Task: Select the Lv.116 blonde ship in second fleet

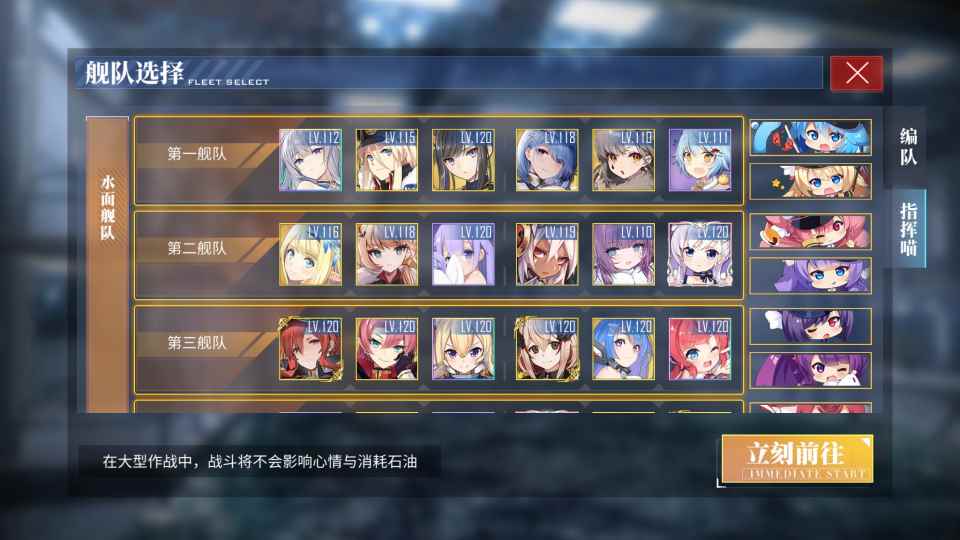Action: [310, 255]
